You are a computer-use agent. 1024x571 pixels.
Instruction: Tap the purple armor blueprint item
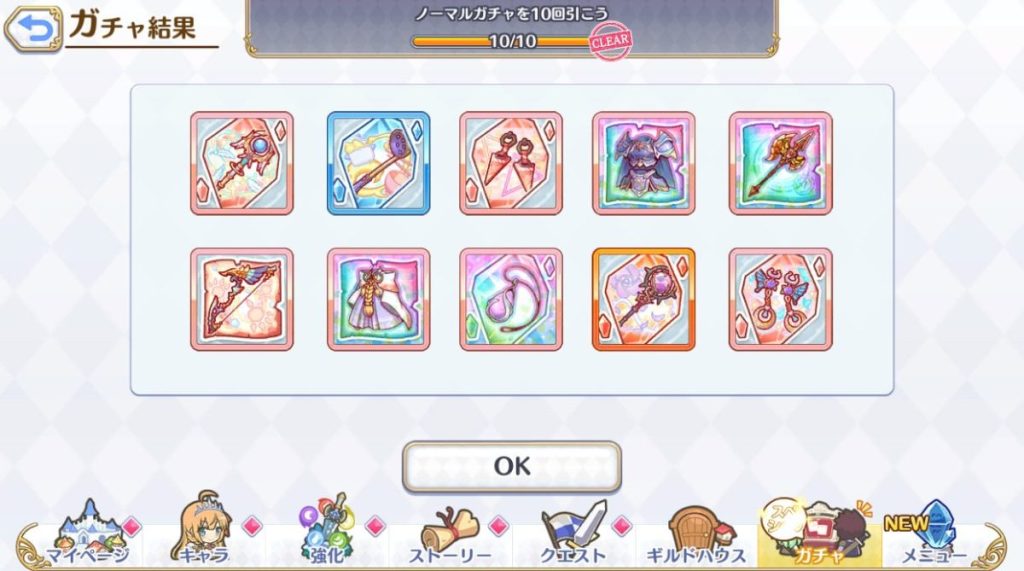tap(644, 163)
